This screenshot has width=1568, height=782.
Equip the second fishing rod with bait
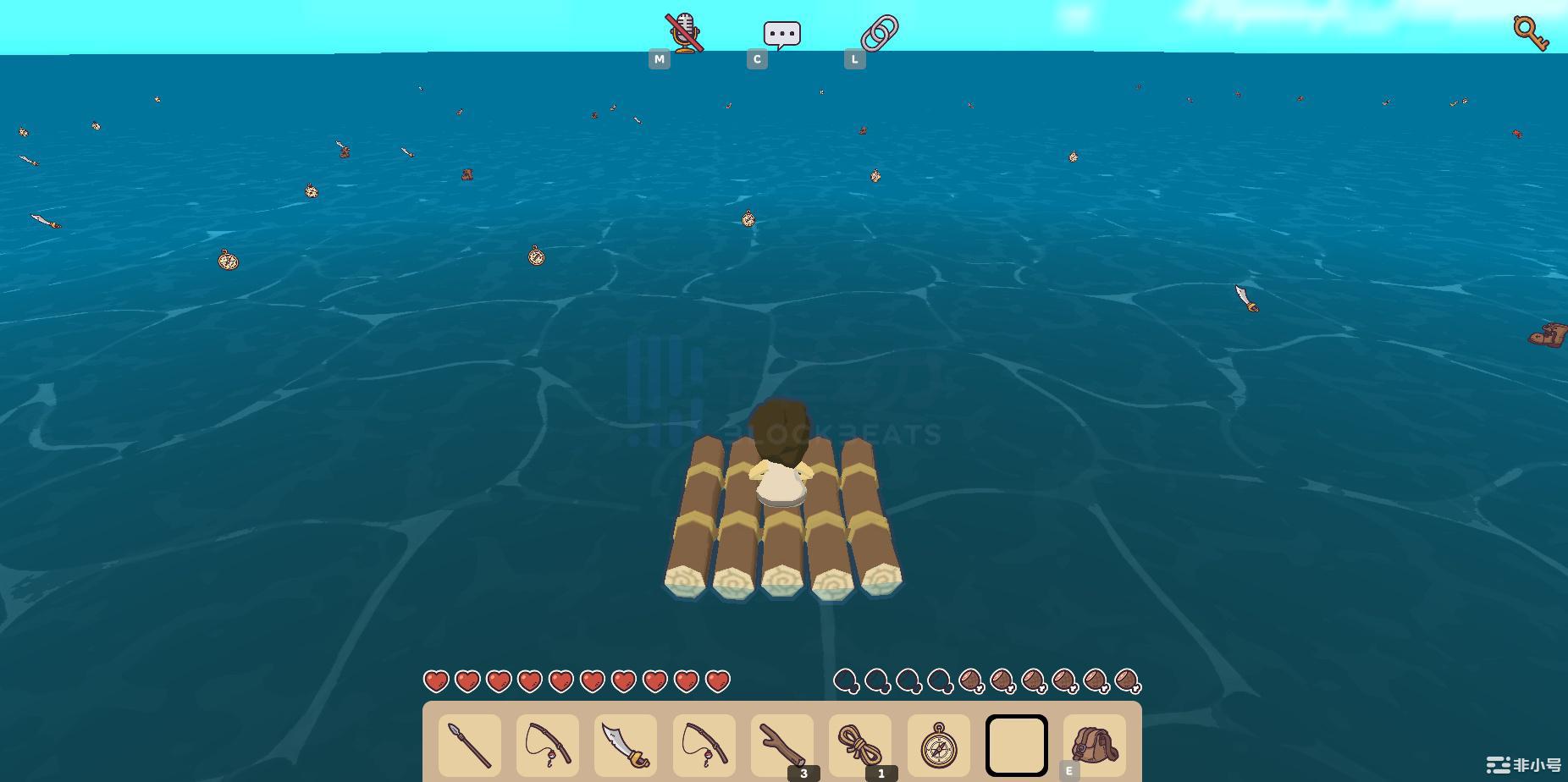(x=704, y=745)
